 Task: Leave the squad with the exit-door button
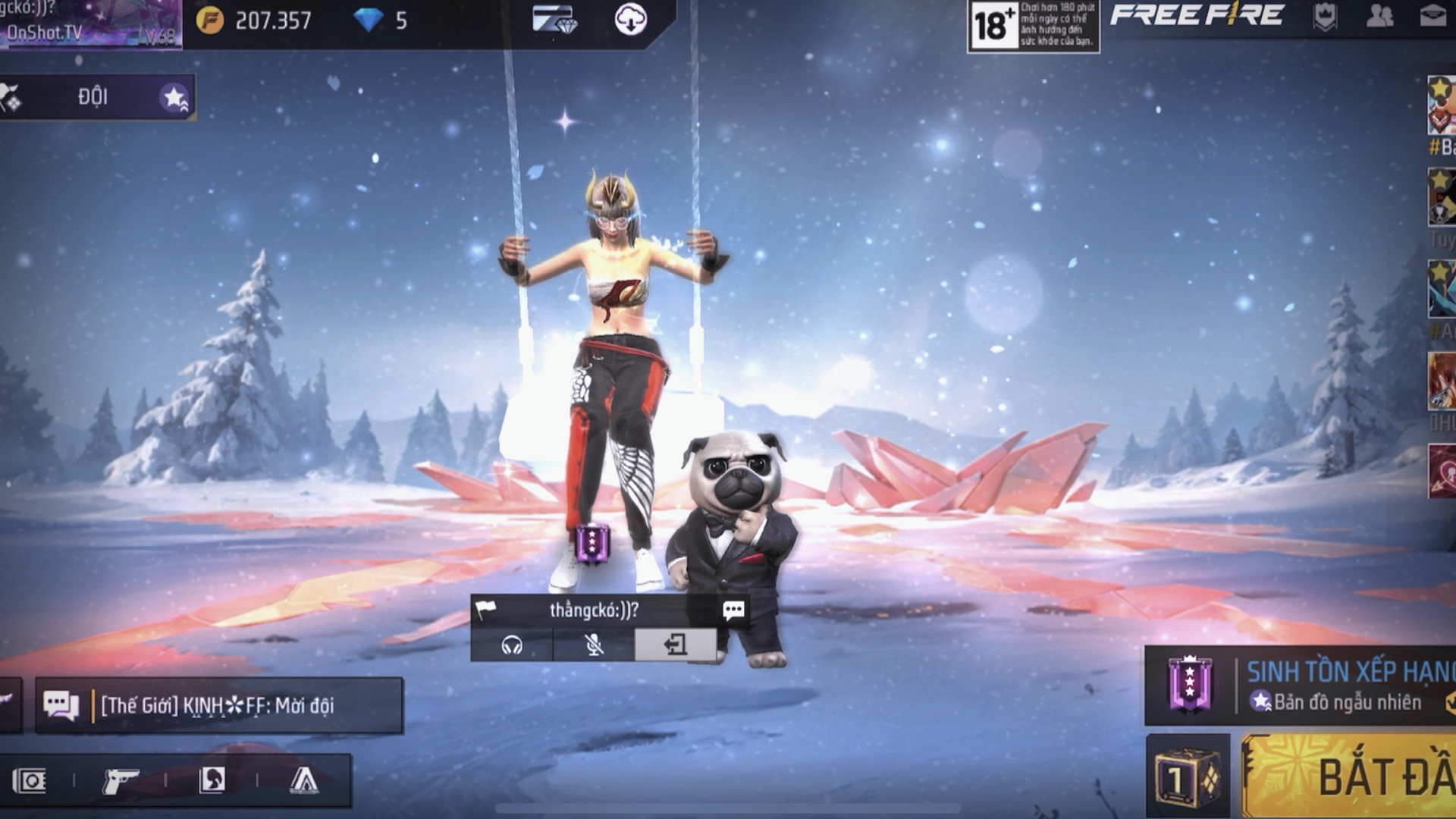coord(675,645)
